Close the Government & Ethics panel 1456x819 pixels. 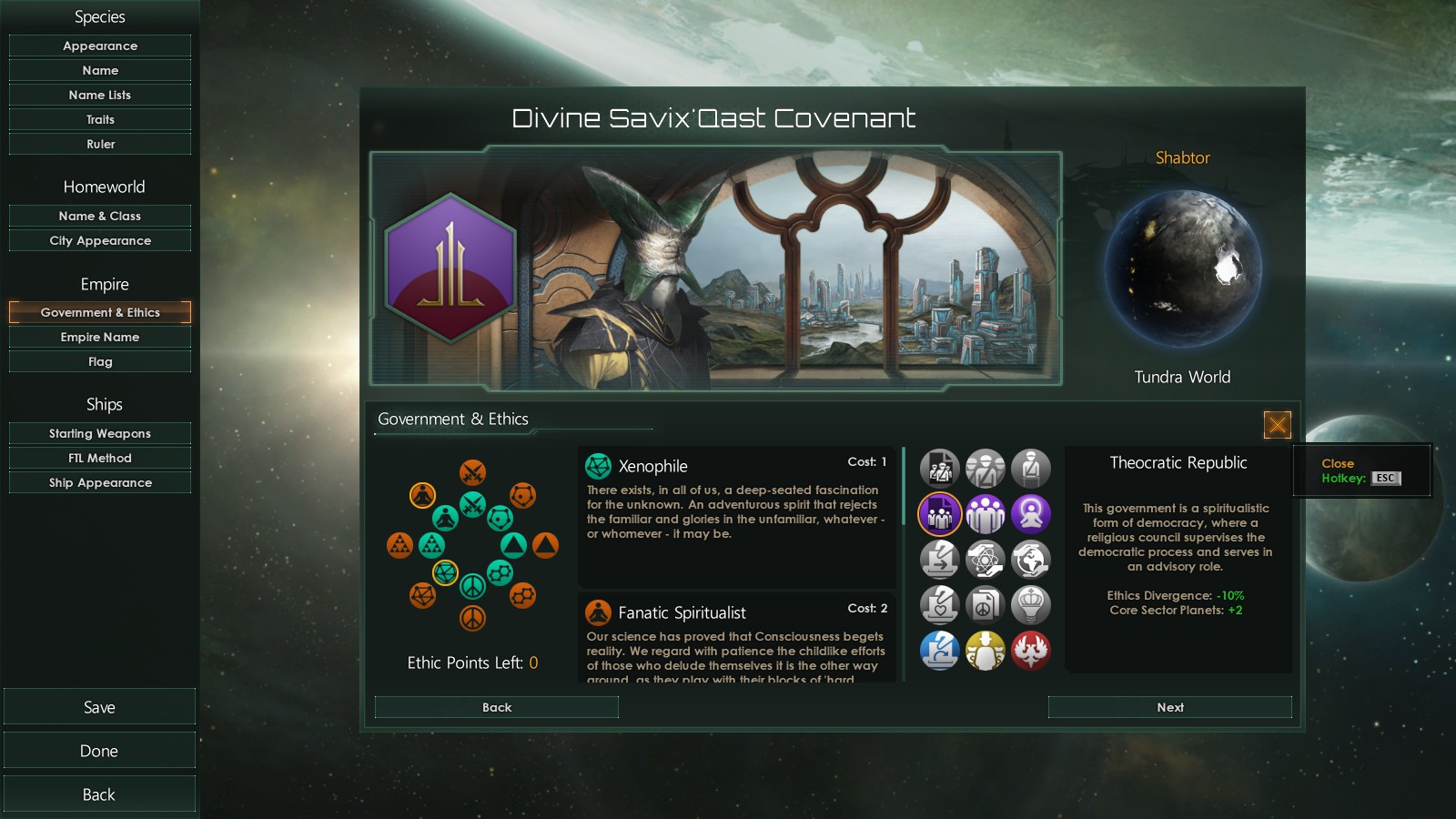(1277, 424)
